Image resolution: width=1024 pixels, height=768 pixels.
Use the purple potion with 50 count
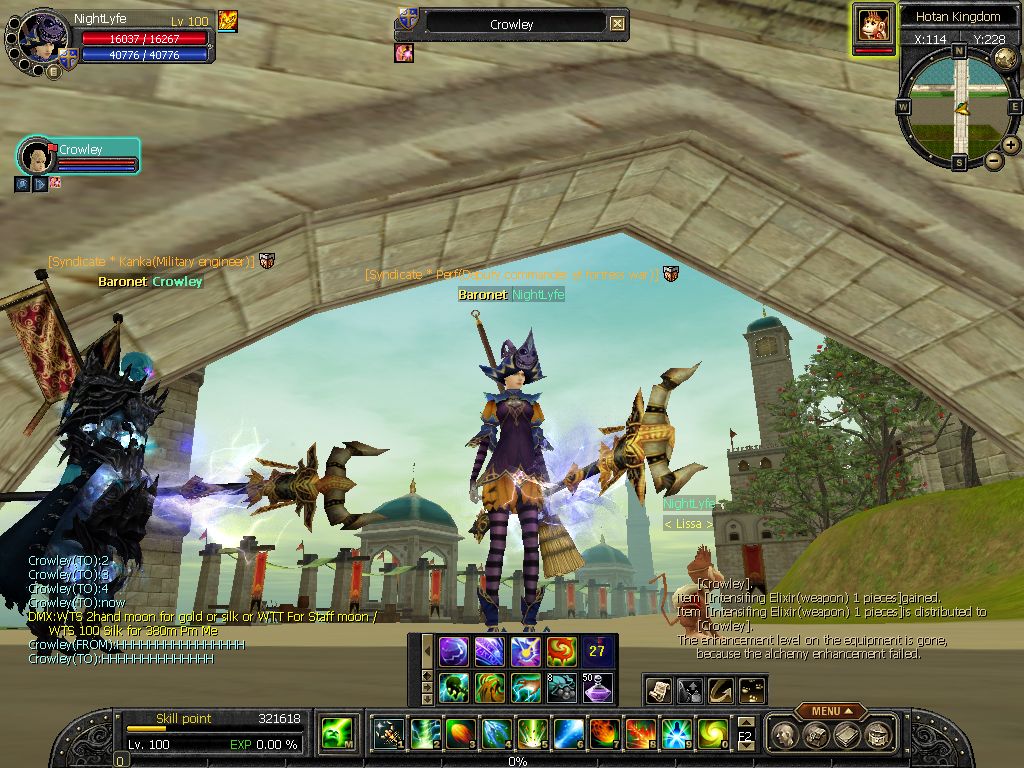pyautogui.click(x=598, y=687)
